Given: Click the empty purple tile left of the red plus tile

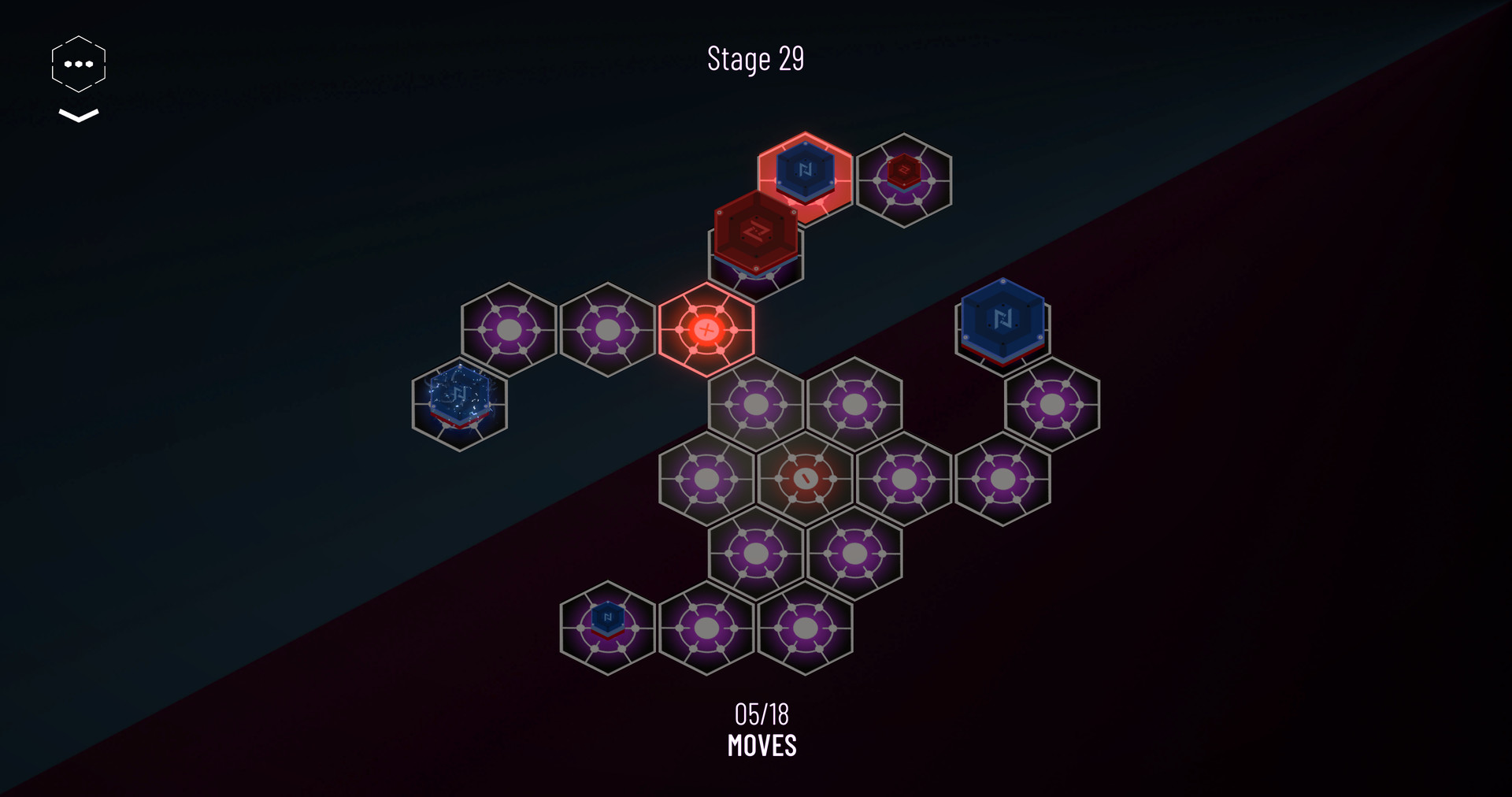Looking at the screenshot, I should click(605, 331).
